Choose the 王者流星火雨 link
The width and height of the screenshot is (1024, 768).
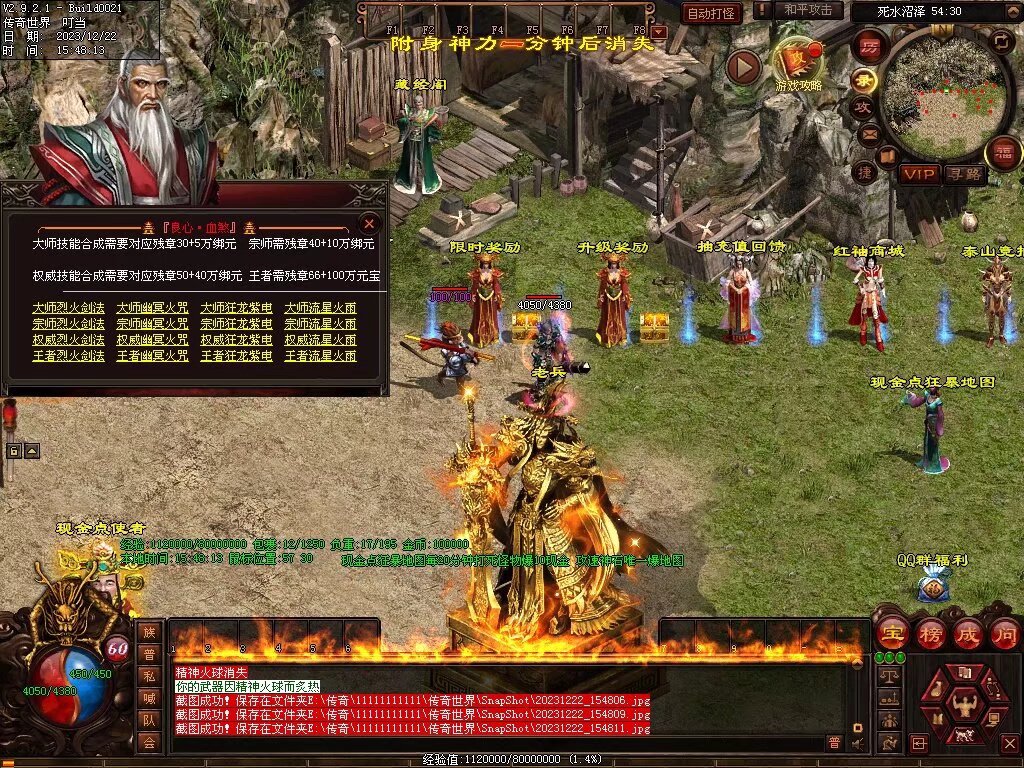320,356
